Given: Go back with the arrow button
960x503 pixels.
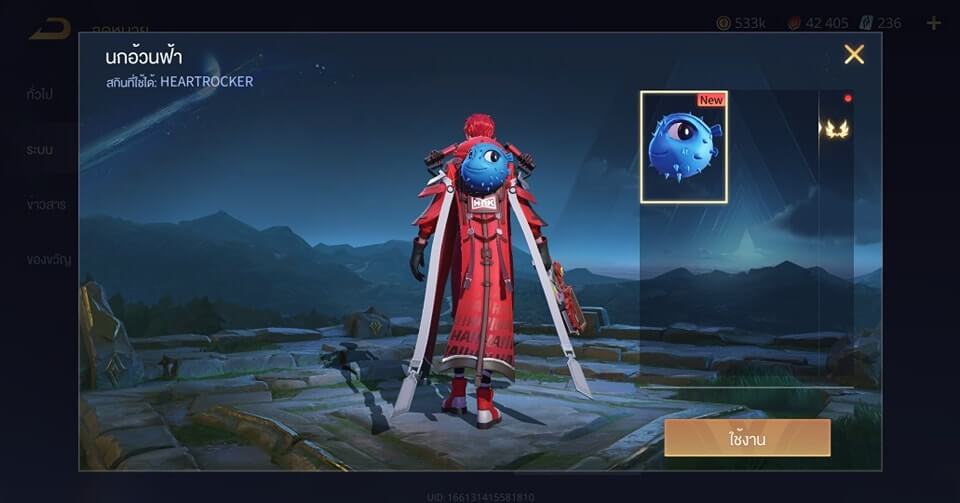Looking at the screenshot, I should [49, 27].
